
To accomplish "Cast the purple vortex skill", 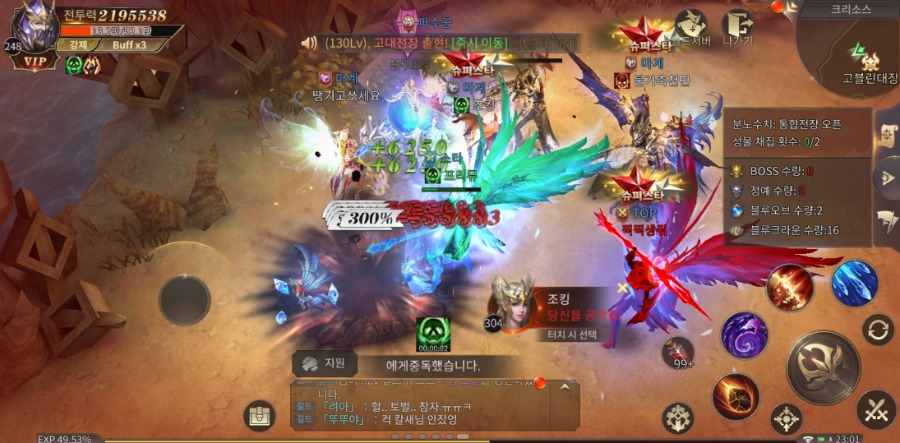I will coord(744,334).
